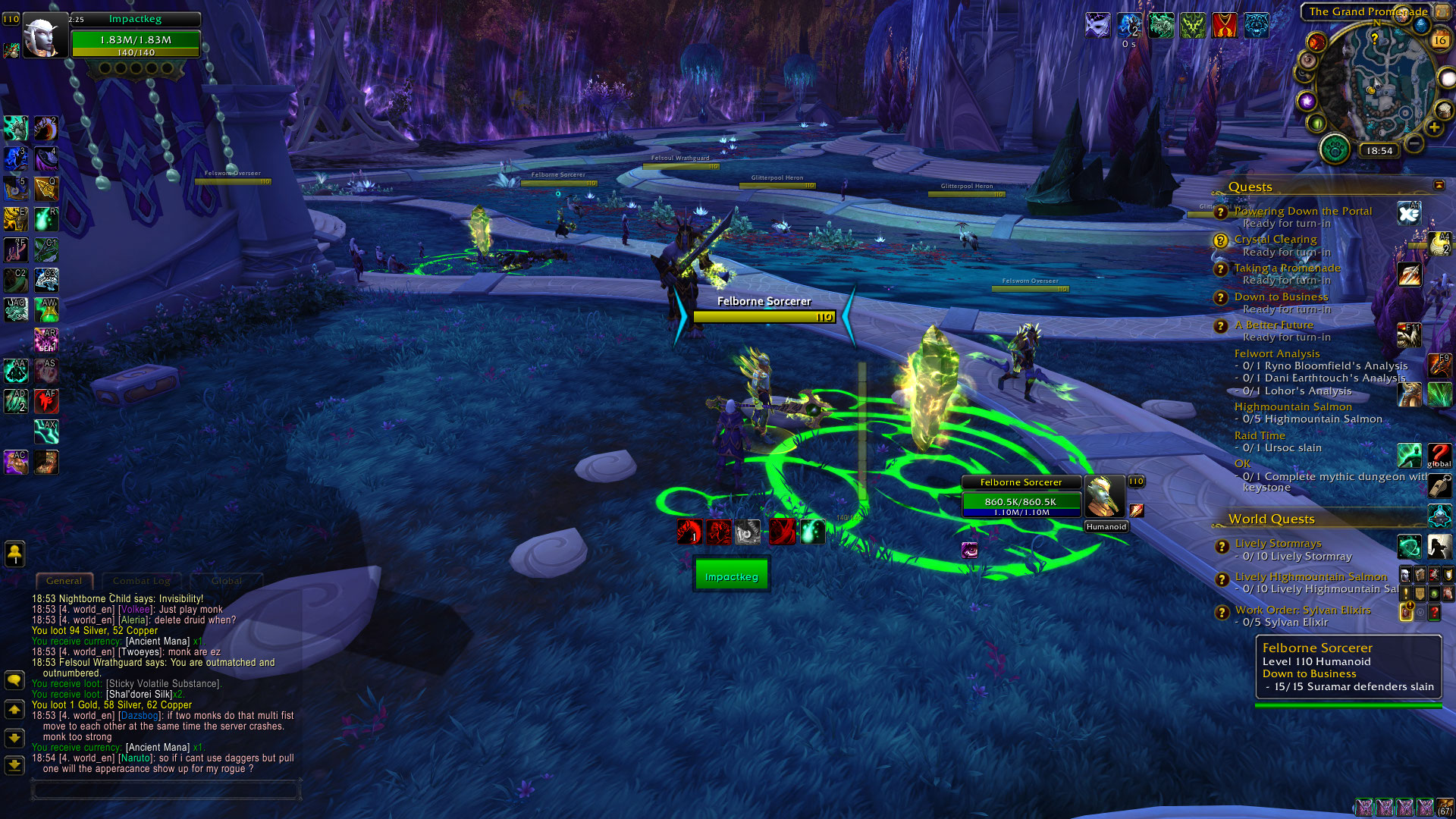Open the Global chat tab
The width and height of the screenshot is (1456, 819).
point(227,581)
